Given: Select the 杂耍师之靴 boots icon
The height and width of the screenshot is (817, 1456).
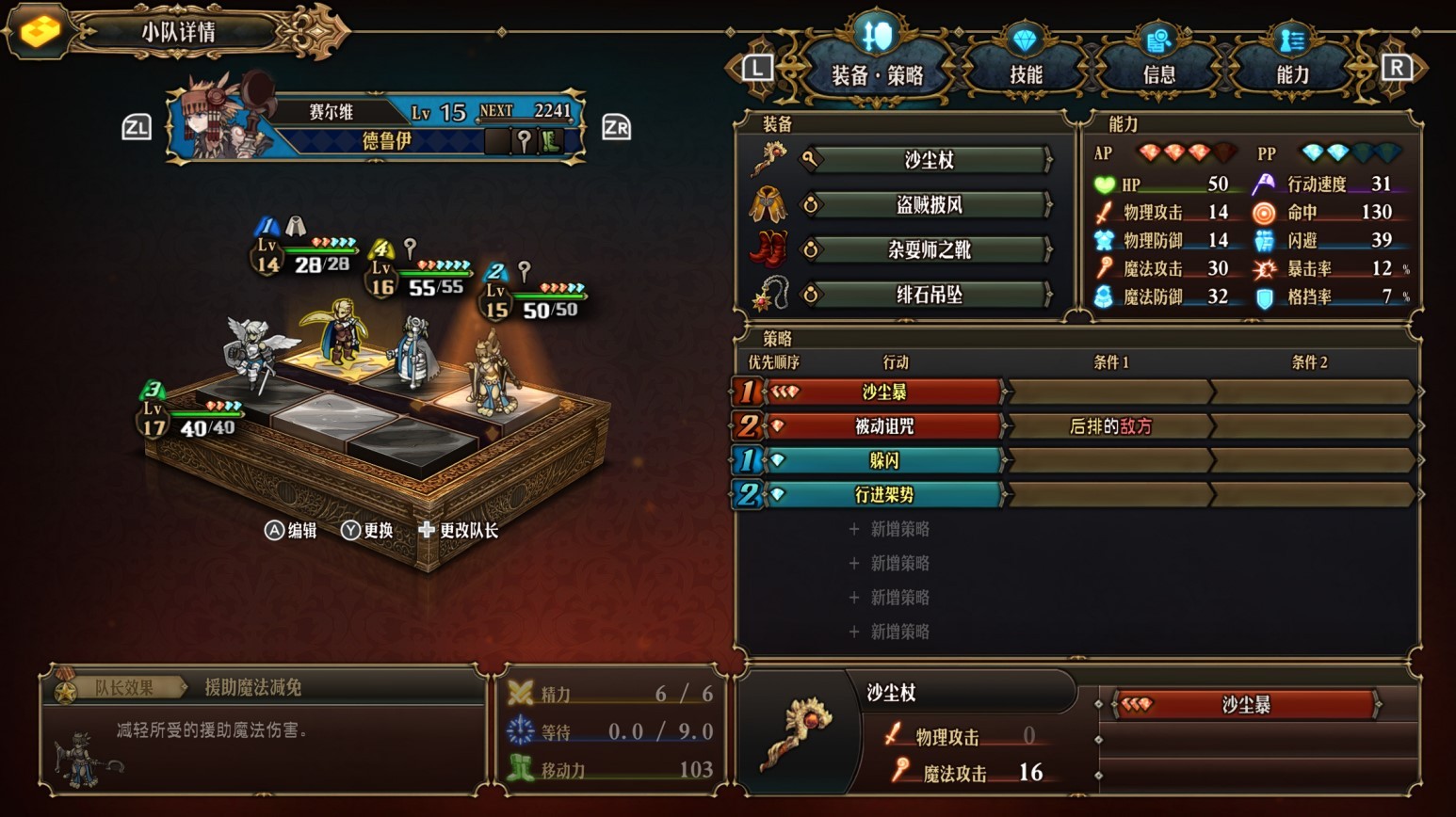Looking at the screenshot, I should (770, 249).
